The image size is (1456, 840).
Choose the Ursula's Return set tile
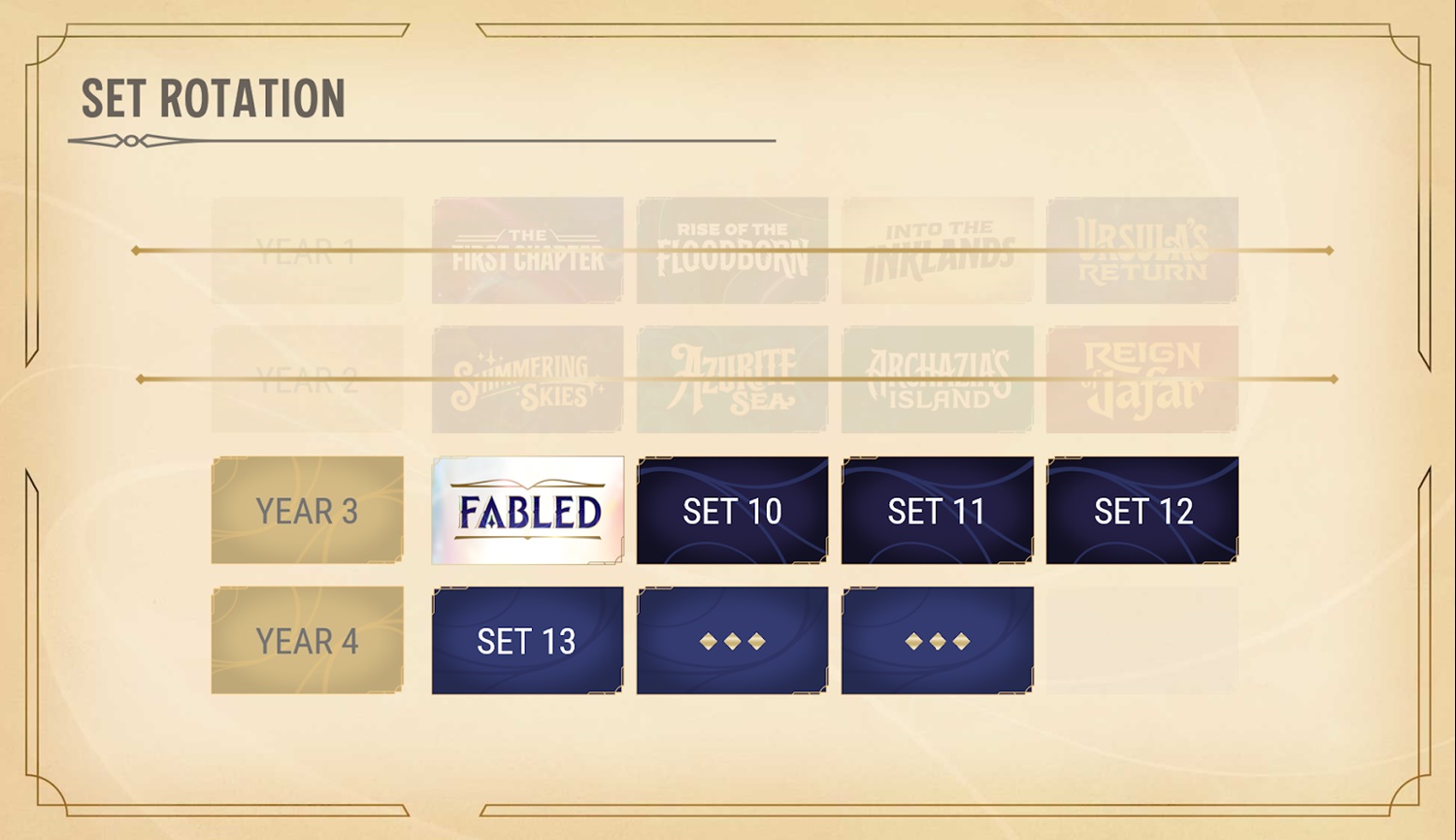pyautogui.click(x=1142, y=251)
